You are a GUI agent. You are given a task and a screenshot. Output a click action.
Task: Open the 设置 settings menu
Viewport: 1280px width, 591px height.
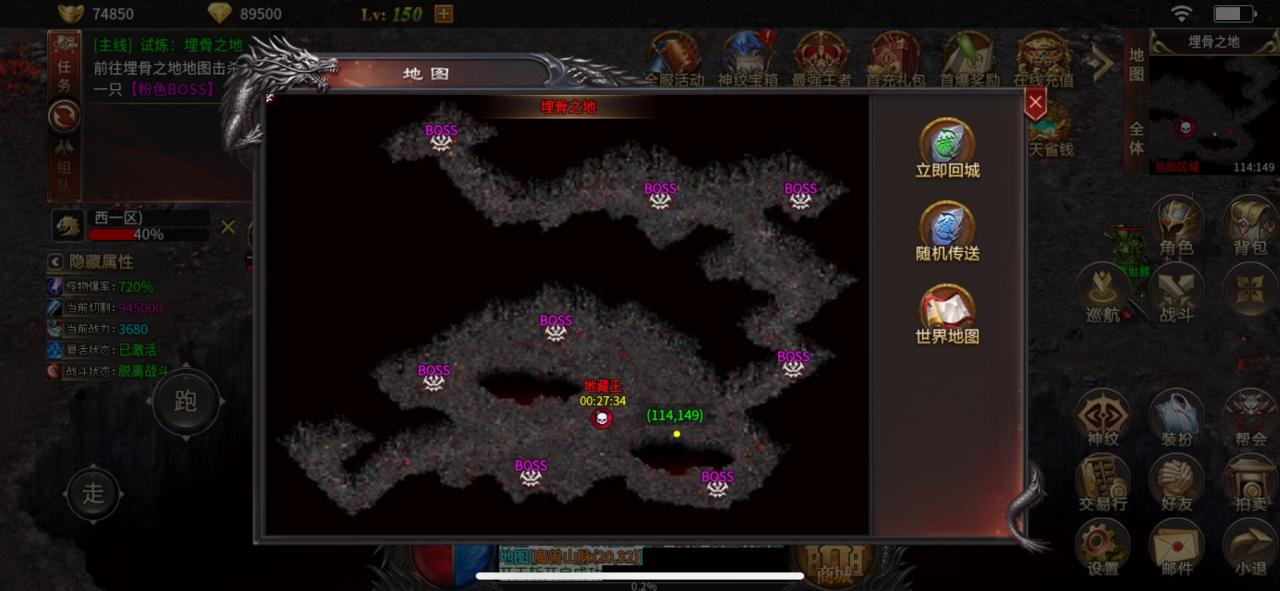click(1102, 547)
